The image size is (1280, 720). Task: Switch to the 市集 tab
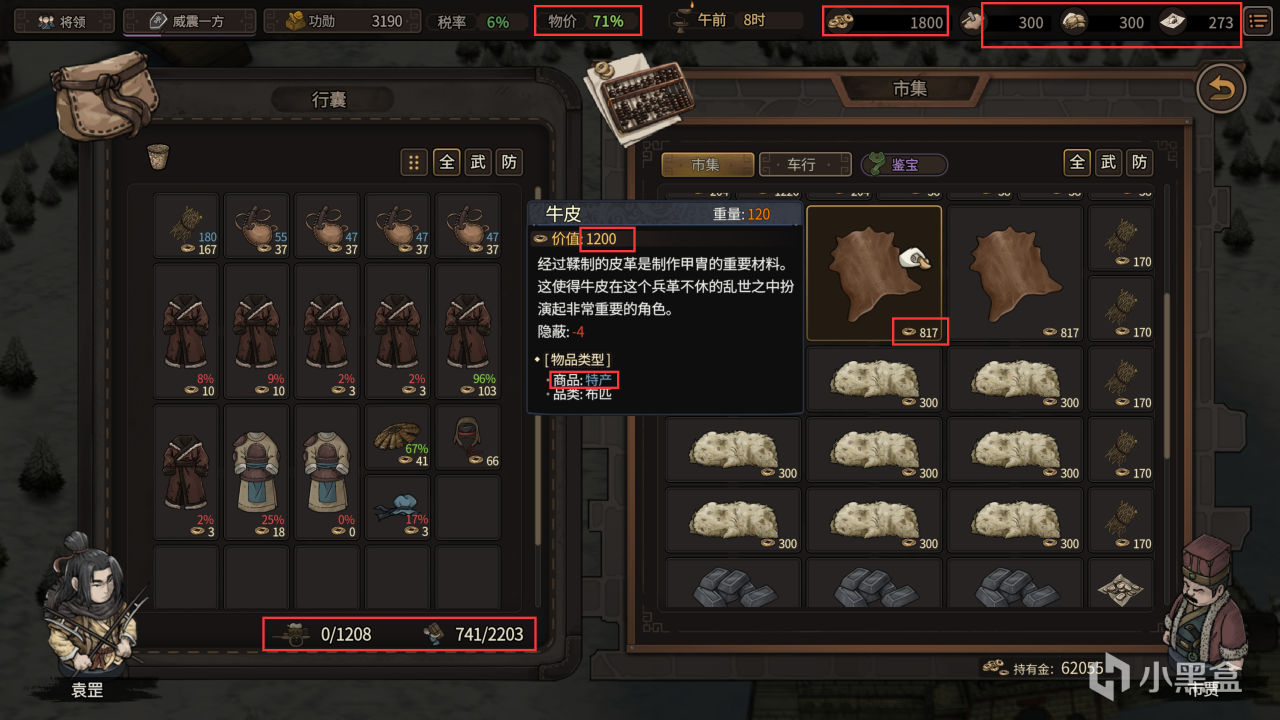[x=707, y=164]
